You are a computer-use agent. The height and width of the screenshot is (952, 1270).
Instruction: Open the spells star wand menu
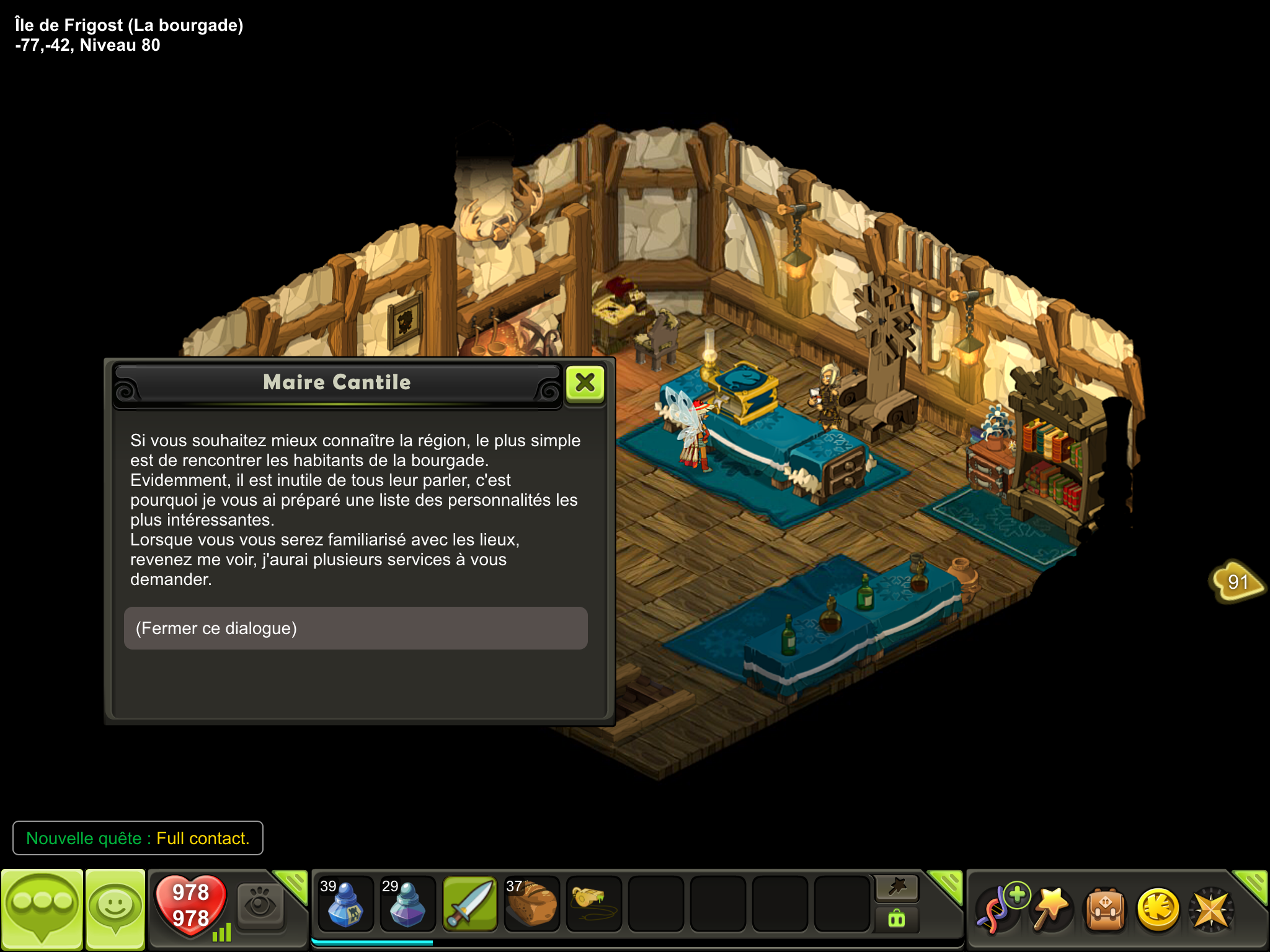(1052, 909)
